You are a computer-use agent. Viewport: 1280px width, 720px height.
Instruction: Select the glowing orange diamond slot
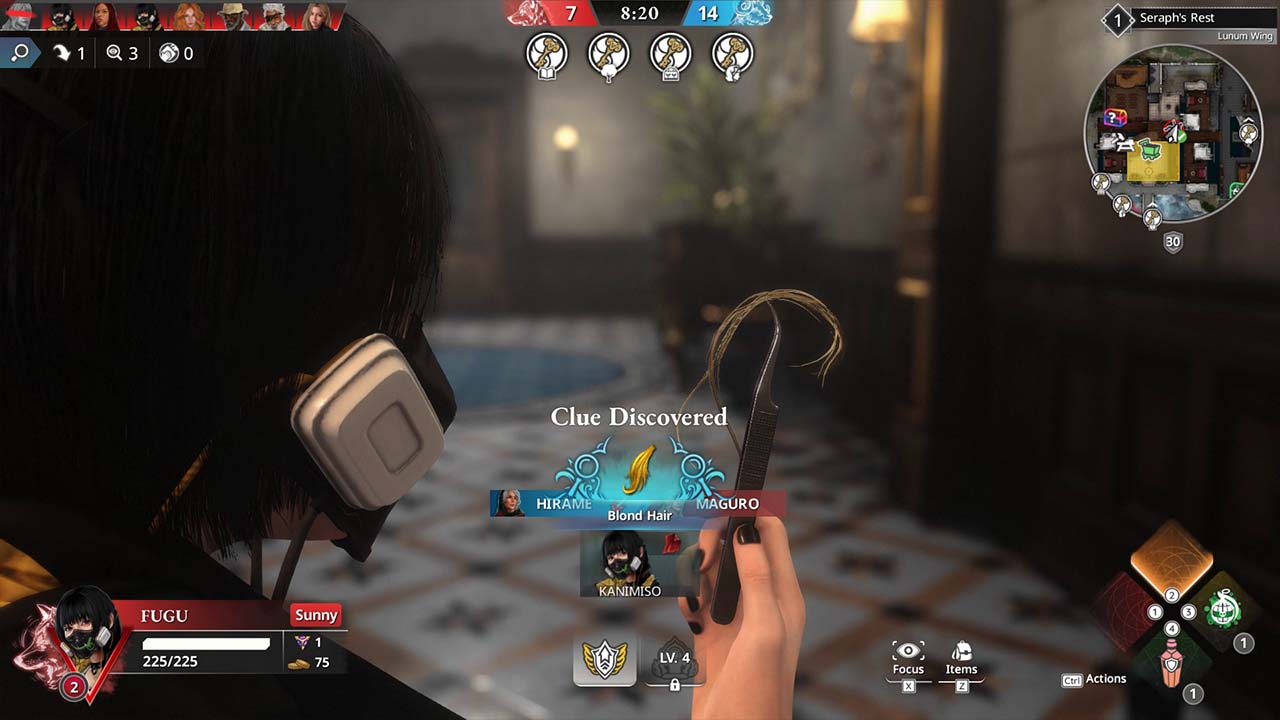(1171, 560)
